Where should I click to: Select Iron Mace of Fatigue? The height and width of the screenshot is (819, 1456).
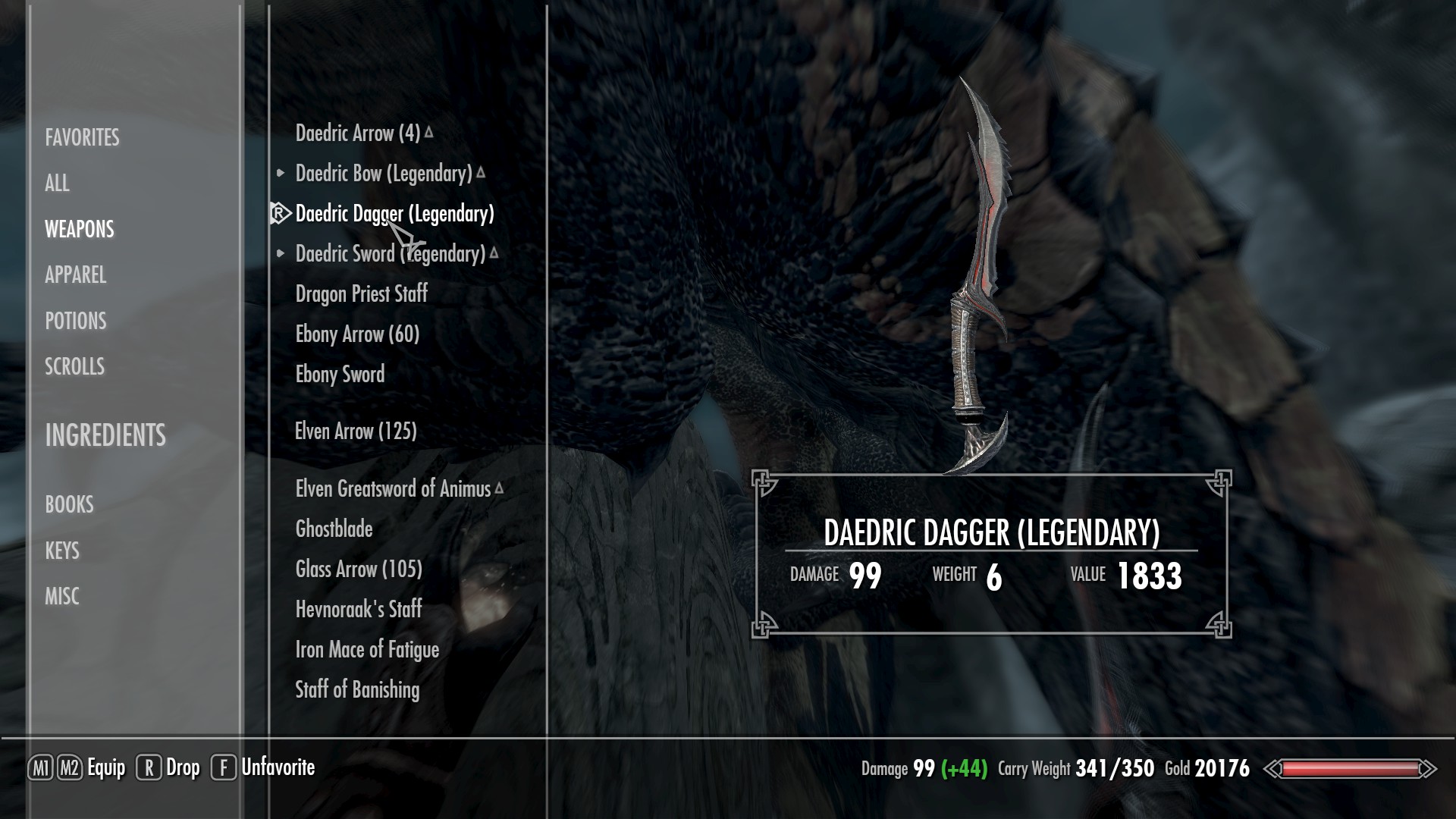pyautogui.click(x=367, y=650)
